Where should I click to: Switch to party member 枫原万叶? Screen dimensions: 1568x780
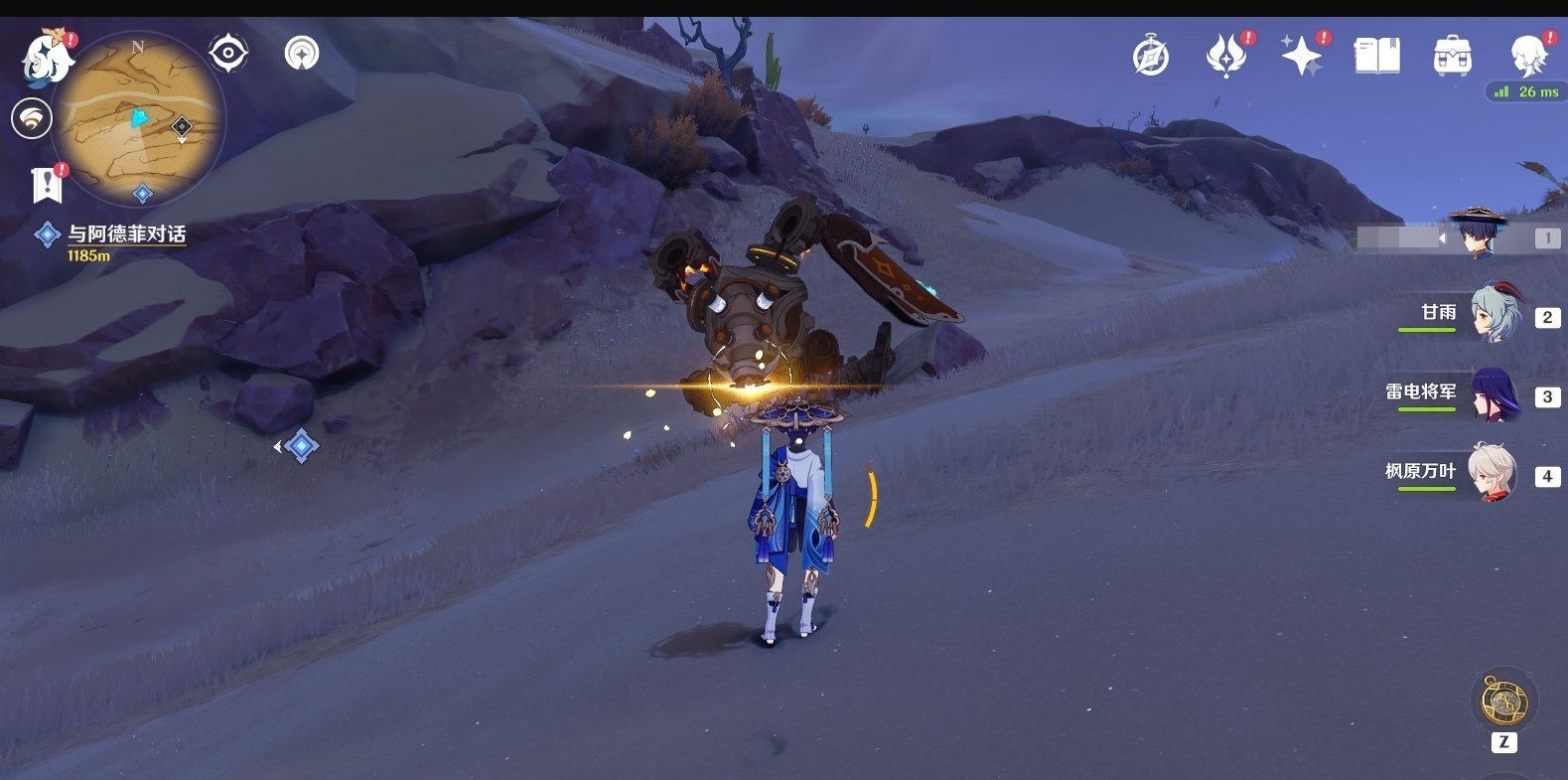click(1495, 474)
